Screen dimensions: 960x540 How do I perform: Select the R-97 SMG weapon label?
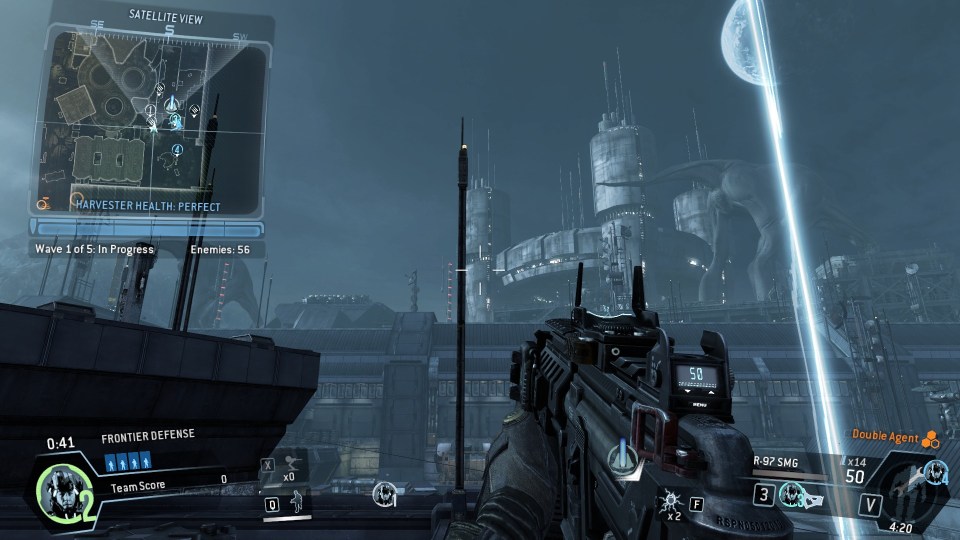778,462
